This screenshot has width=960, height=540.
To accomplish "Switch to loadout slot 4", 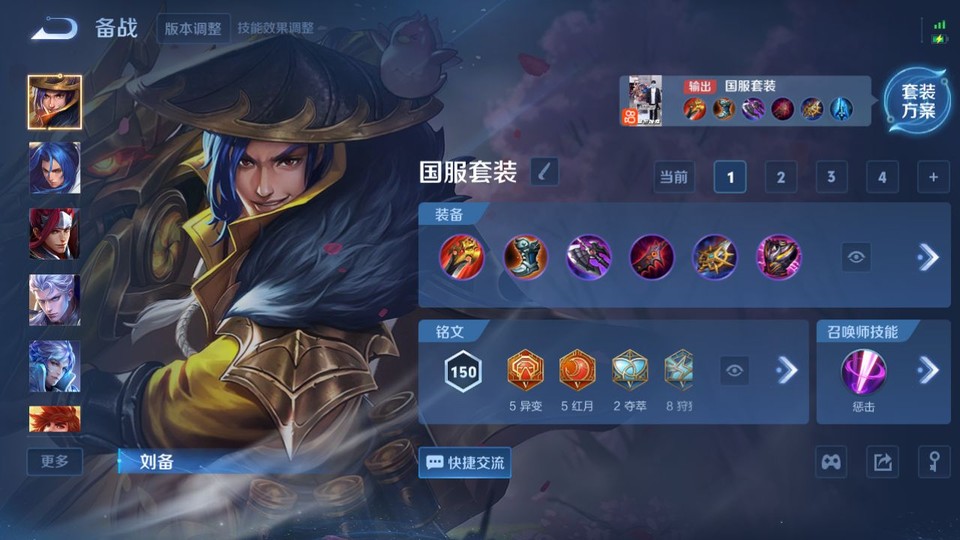I will point(881,177).
